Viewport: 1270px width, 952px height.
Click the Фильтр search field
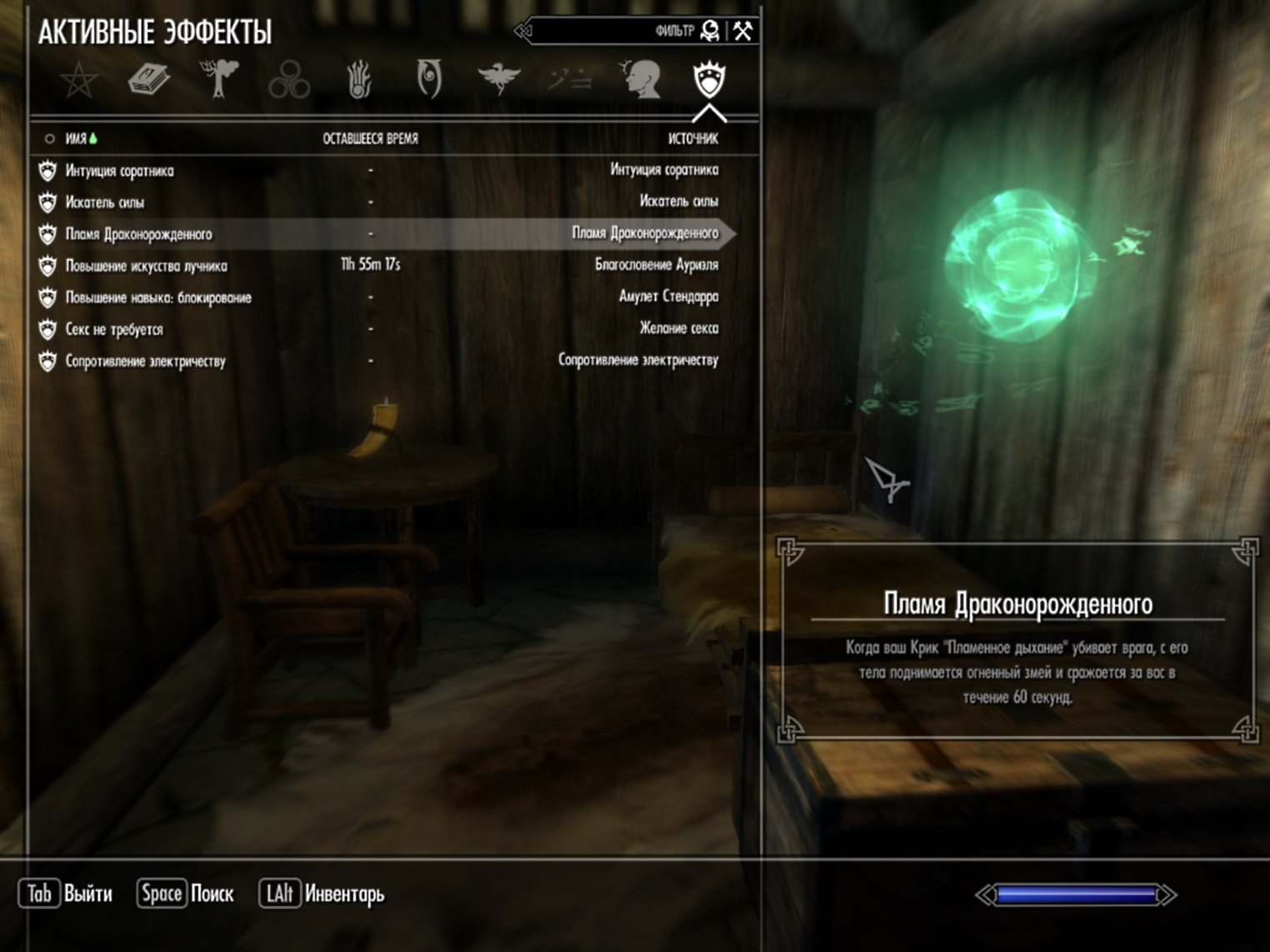(612, 32)
